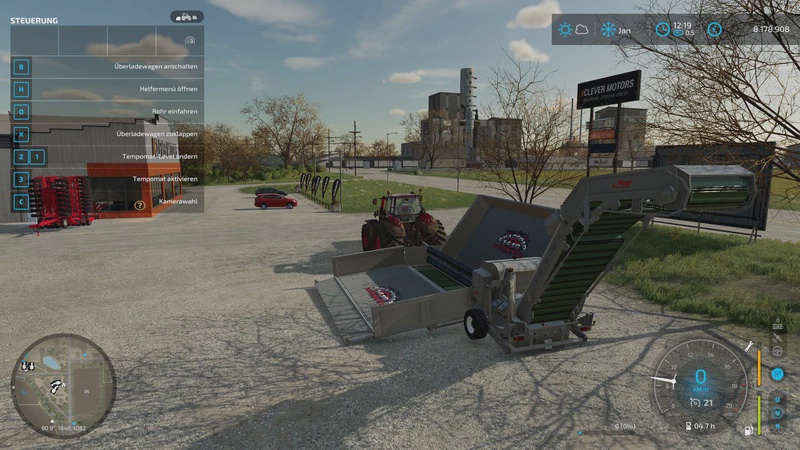Open the circular minimap
The width and height of the screenshot is (800, 450).
click(63, 385)
